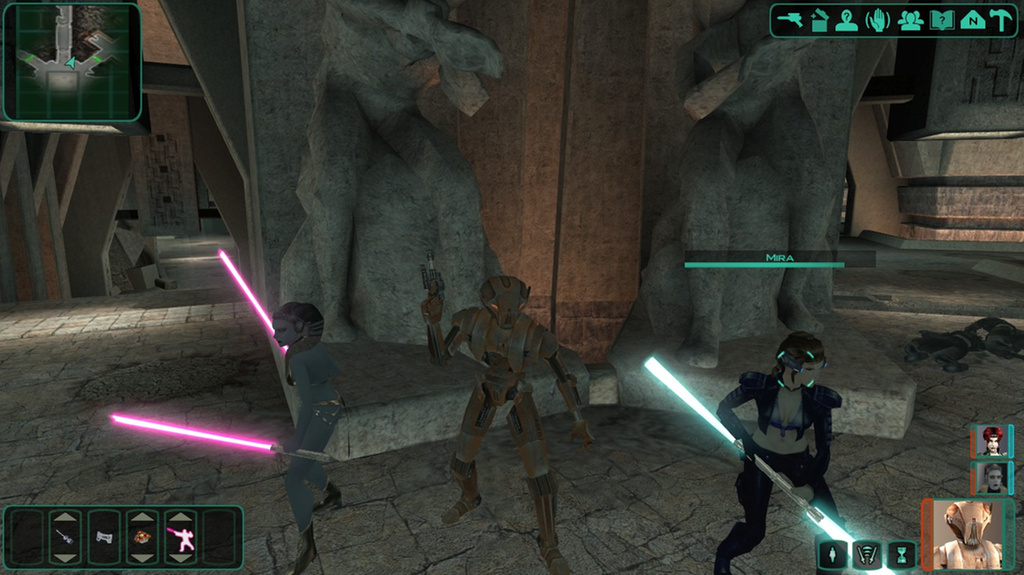Open the inventory box icon
Image resolution: width=1024 pixels, height=575 pixels.
tap(819, 21)
